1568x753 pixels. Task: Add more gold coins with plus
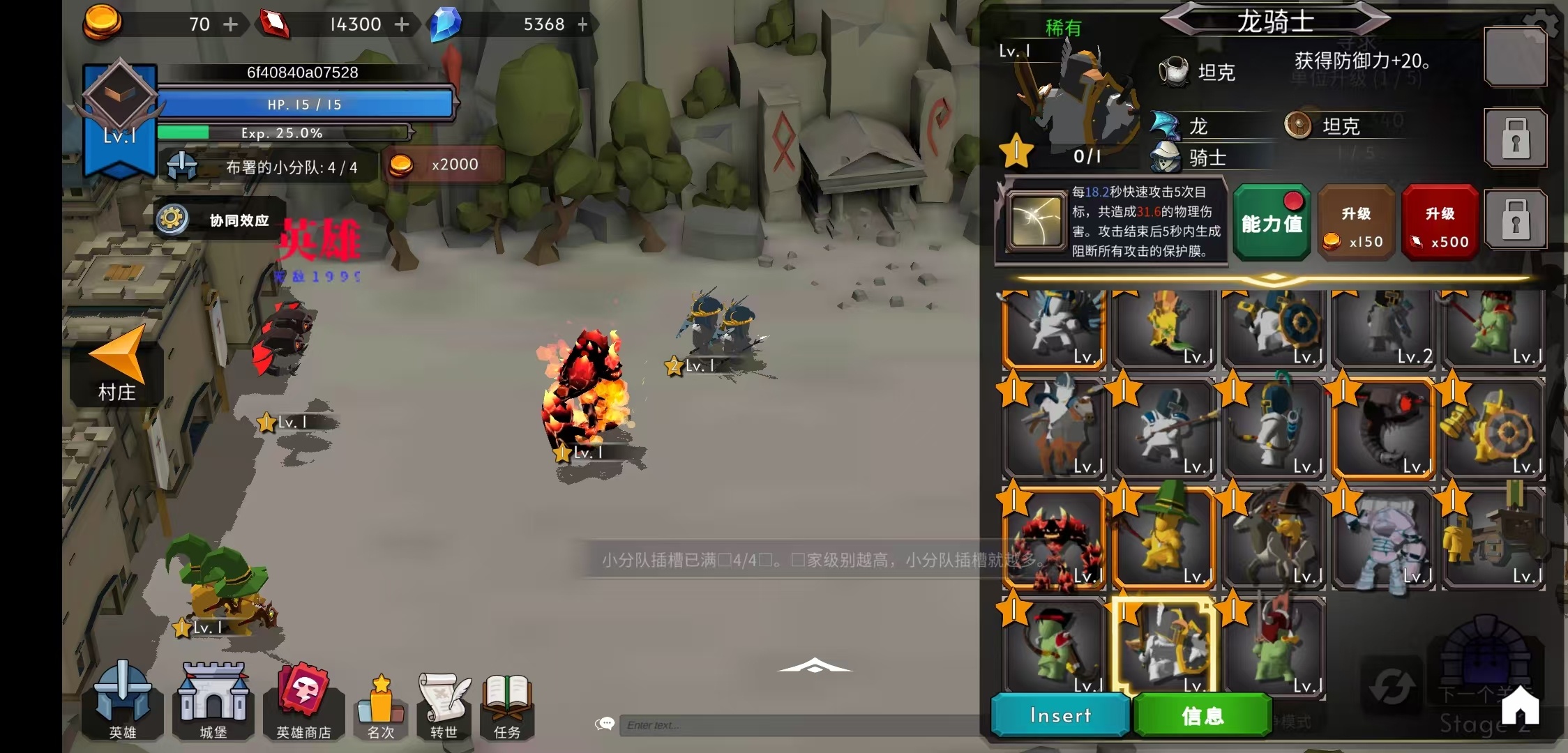(231, 24)
